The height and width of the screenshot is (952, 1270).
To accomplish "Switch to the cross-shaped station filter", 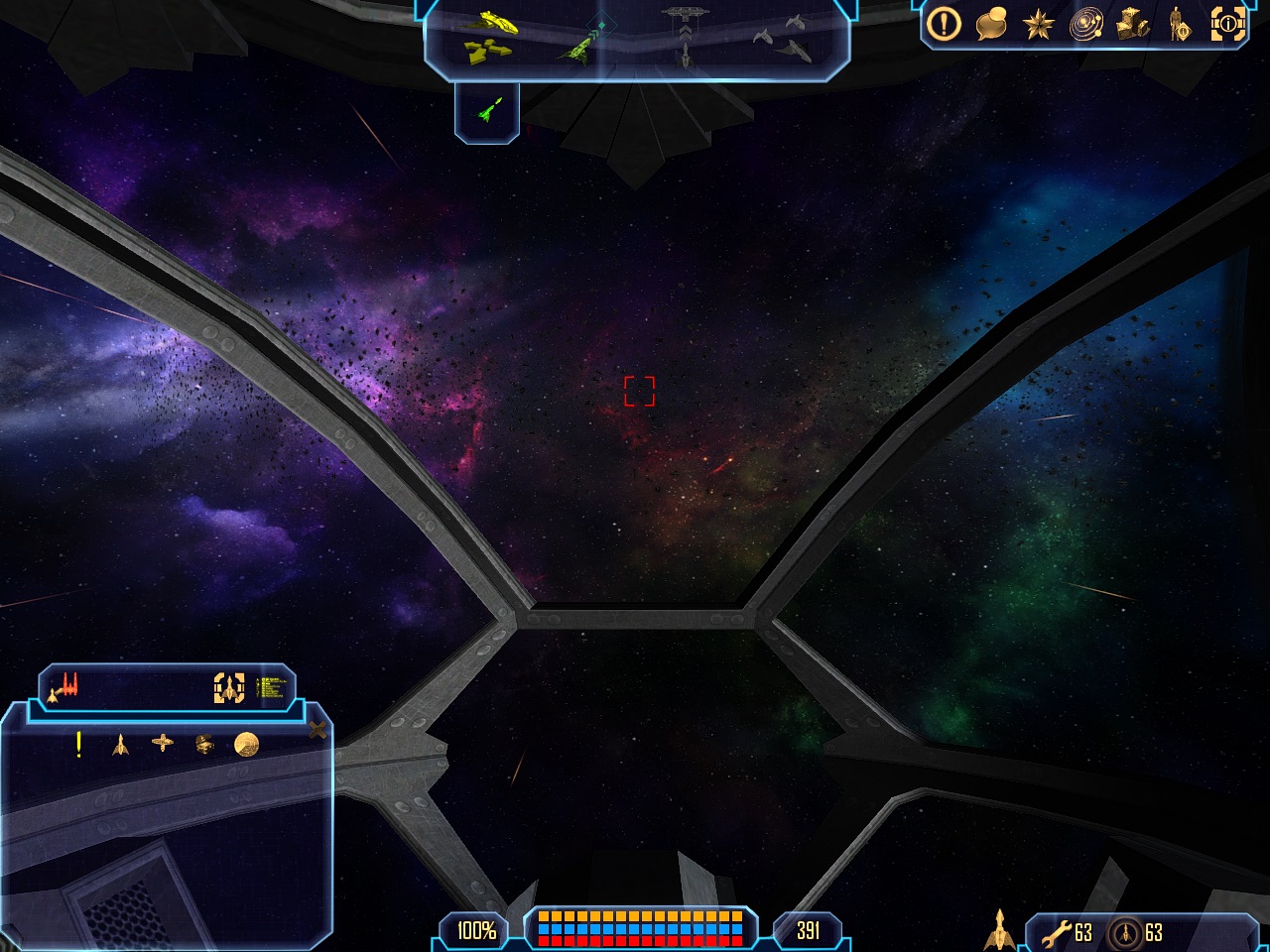I will click(x=163, y=743).
